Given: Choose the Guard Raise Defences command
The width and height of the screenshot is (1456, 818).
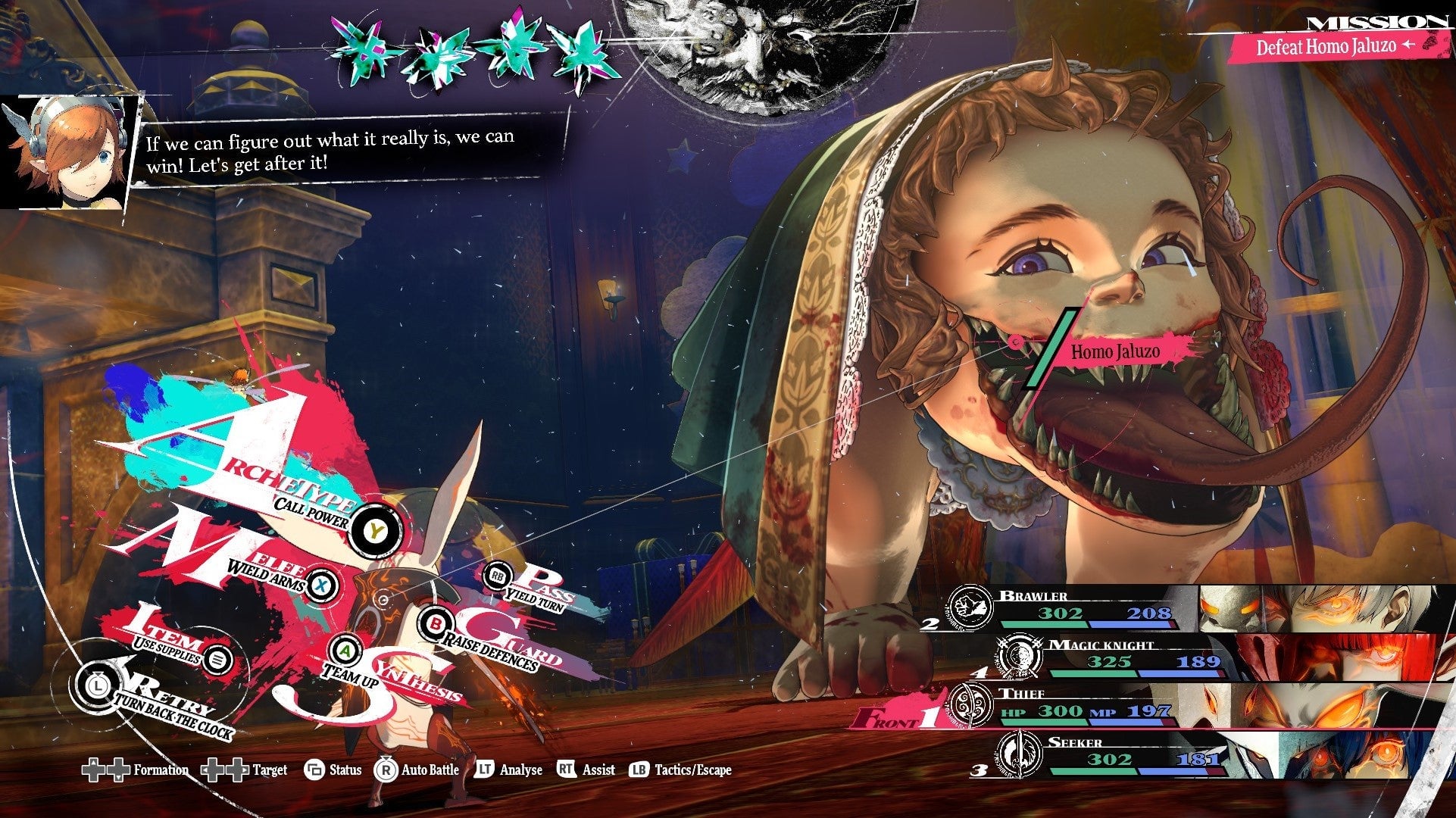Looking at the screenshot, I should 437,624.
